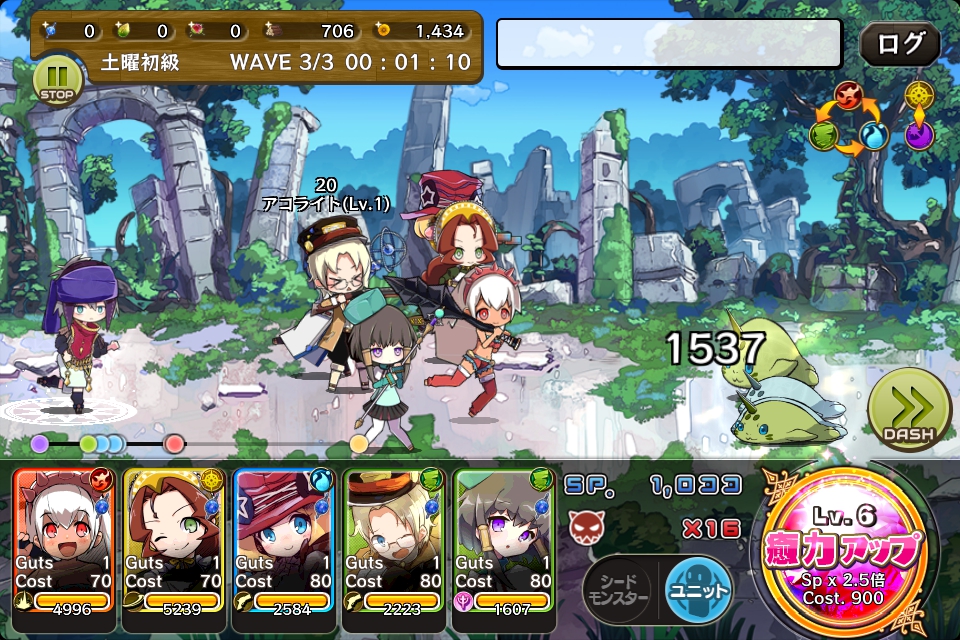Activate the DASH speed-up button
The width and height of the screenshot is (960, 640).
tap(908, 410)
